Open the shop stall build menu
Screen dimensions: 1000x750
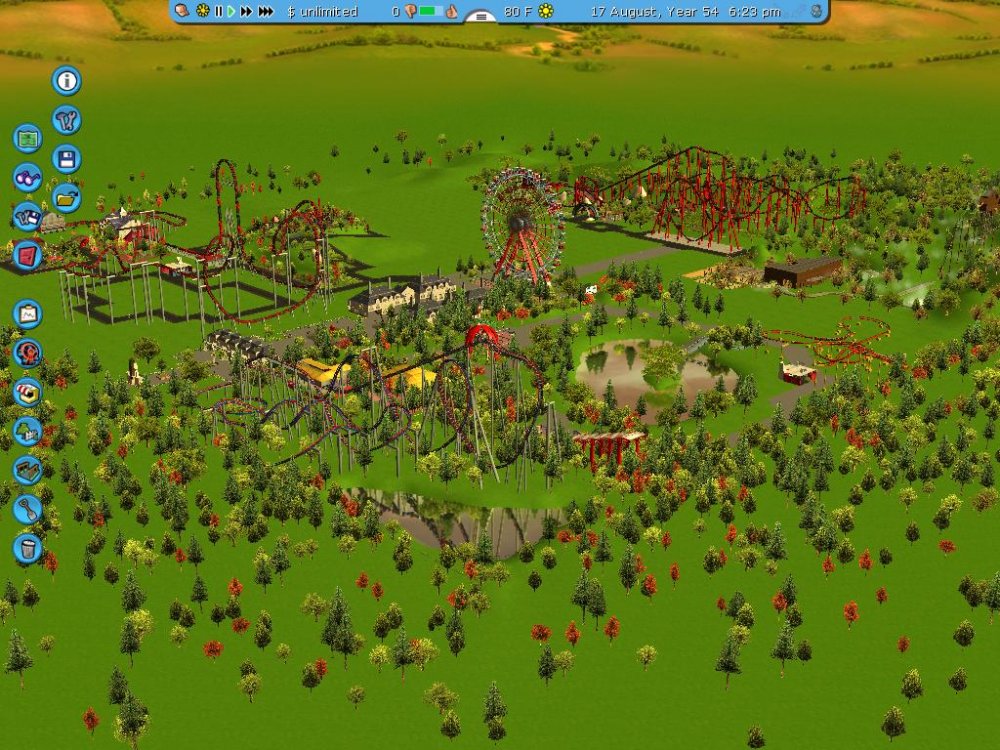tap(28, 392)
